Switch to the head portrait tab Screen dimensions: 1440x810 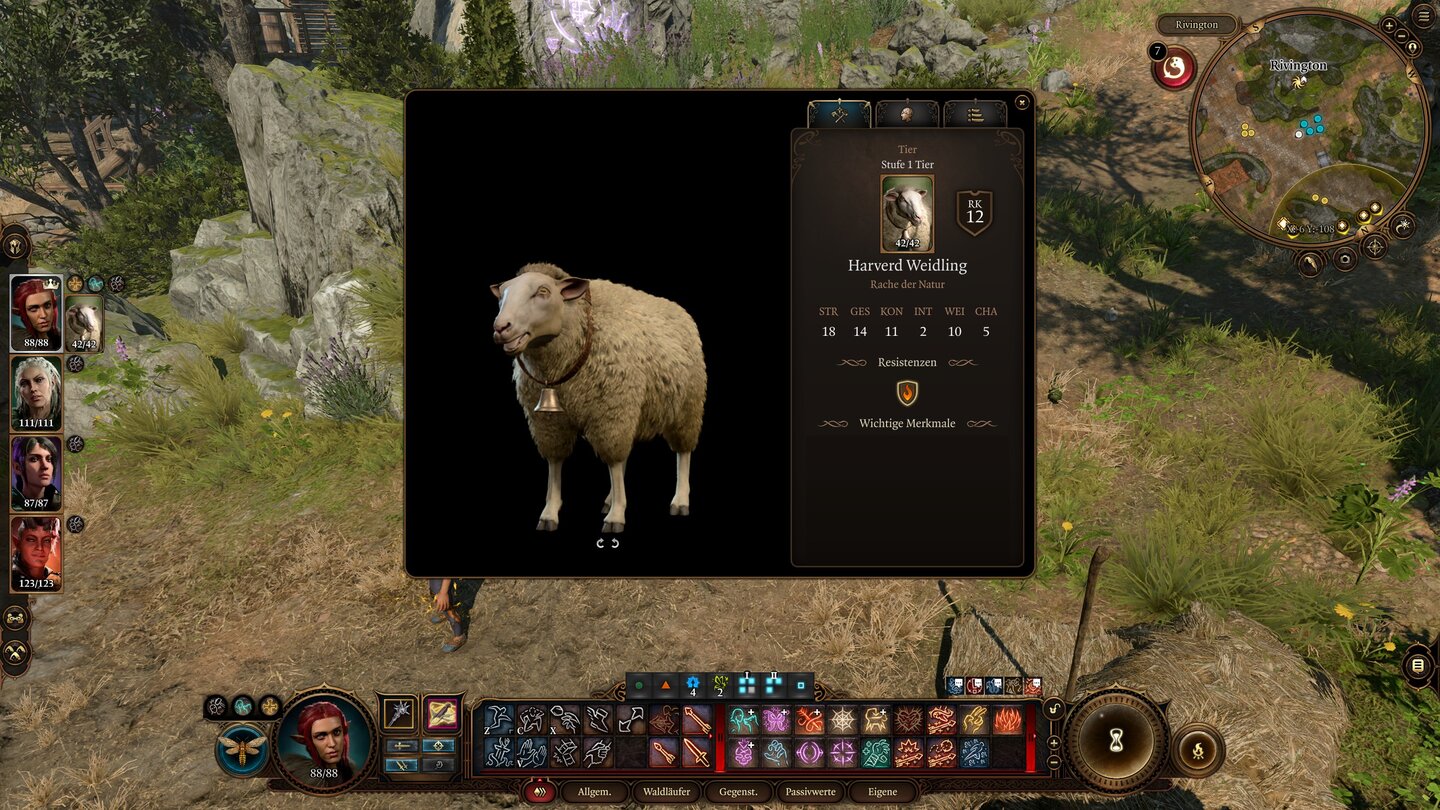pyautogui.click(x=906, y=114)
